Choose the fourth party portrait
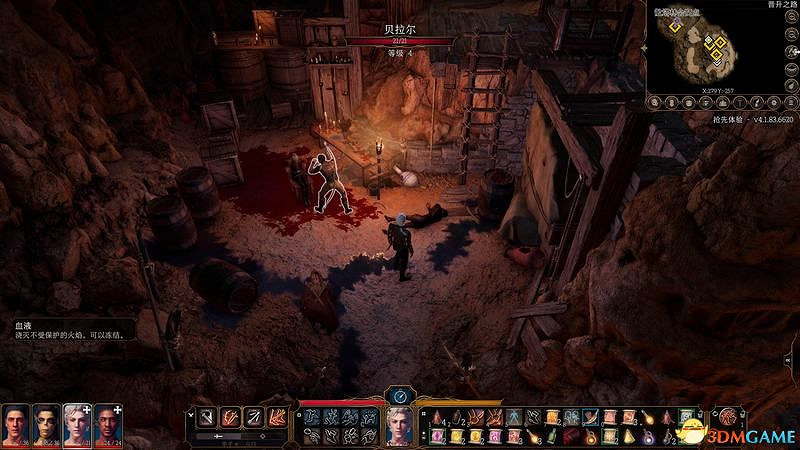The width and height of the screenshot is (800, 450). [108, 424]
